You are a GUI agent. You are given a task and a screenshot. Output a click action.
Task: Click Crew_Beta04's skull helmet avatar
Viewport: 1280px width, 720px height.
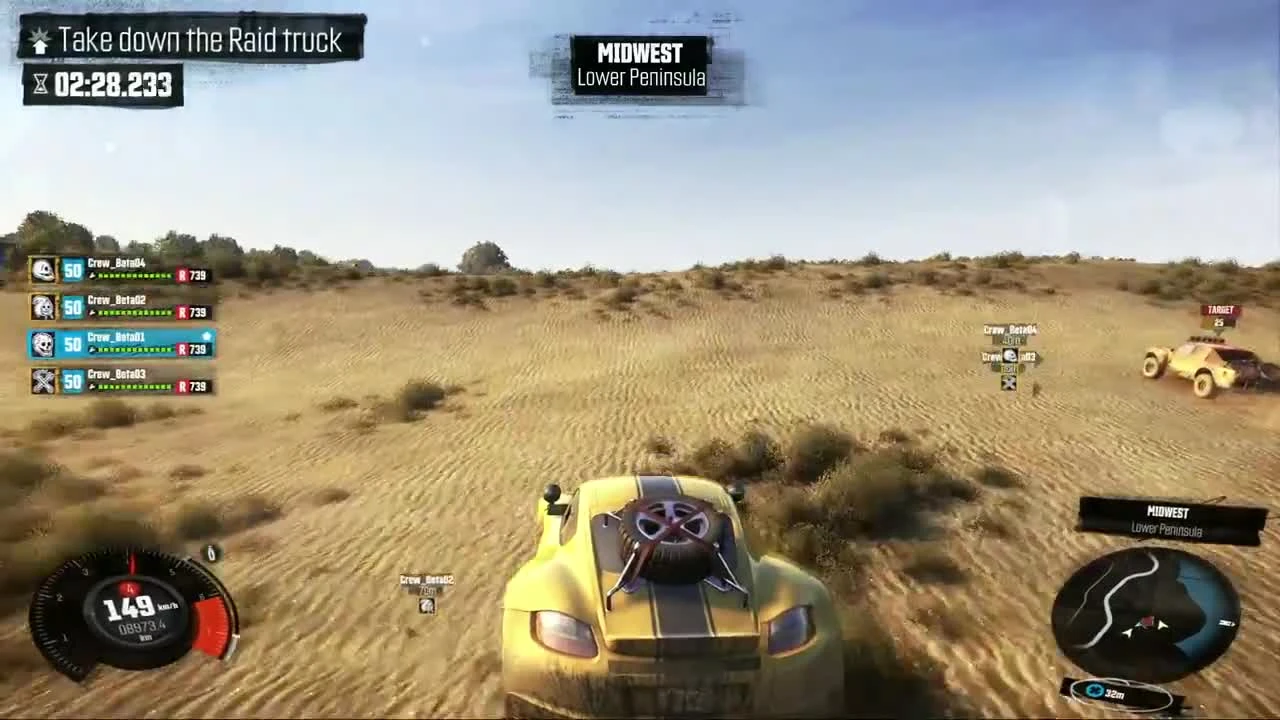tap(42, 268)
